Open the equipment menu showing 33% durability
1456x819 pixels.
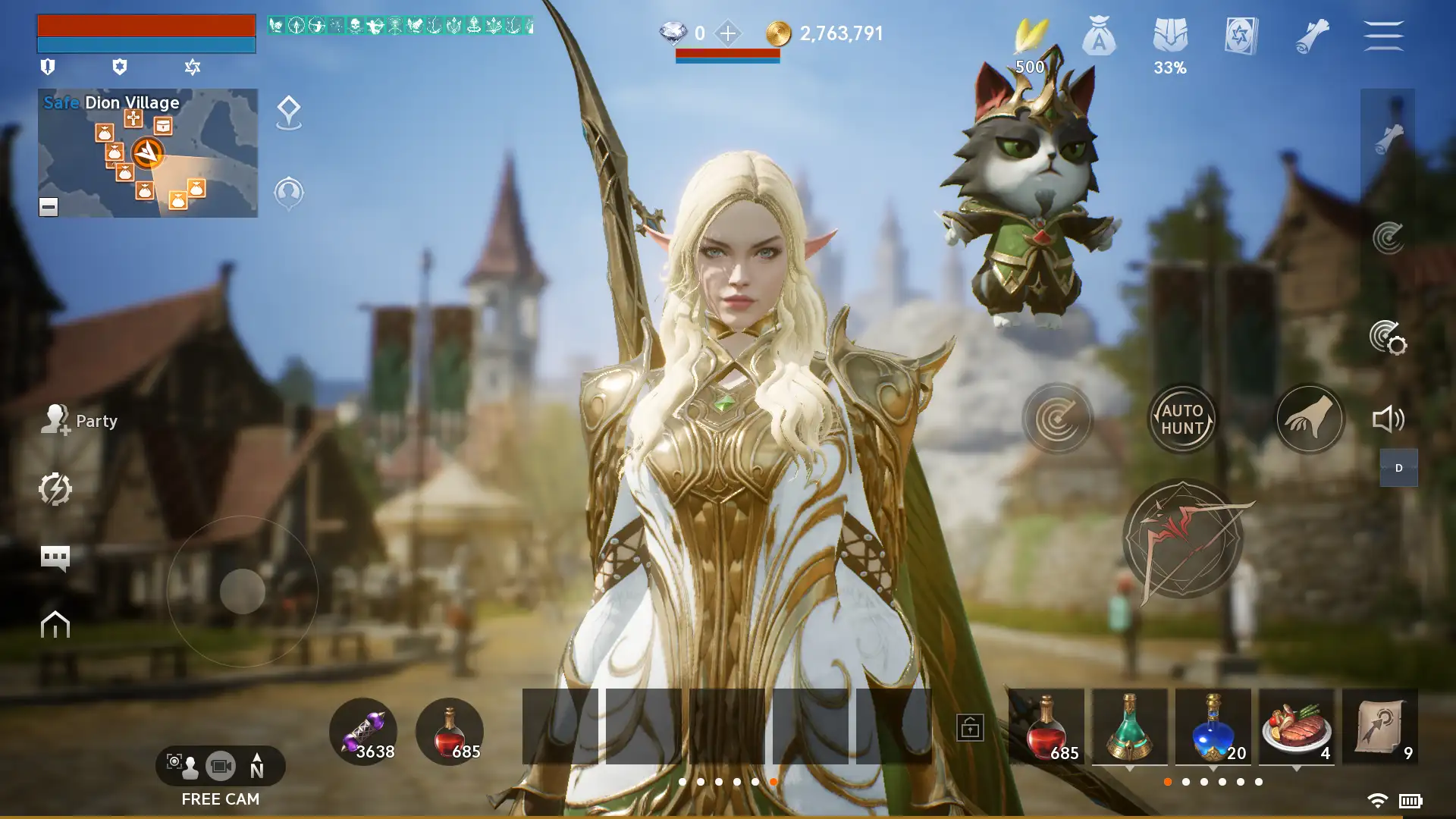click(x=1171, y=36)
